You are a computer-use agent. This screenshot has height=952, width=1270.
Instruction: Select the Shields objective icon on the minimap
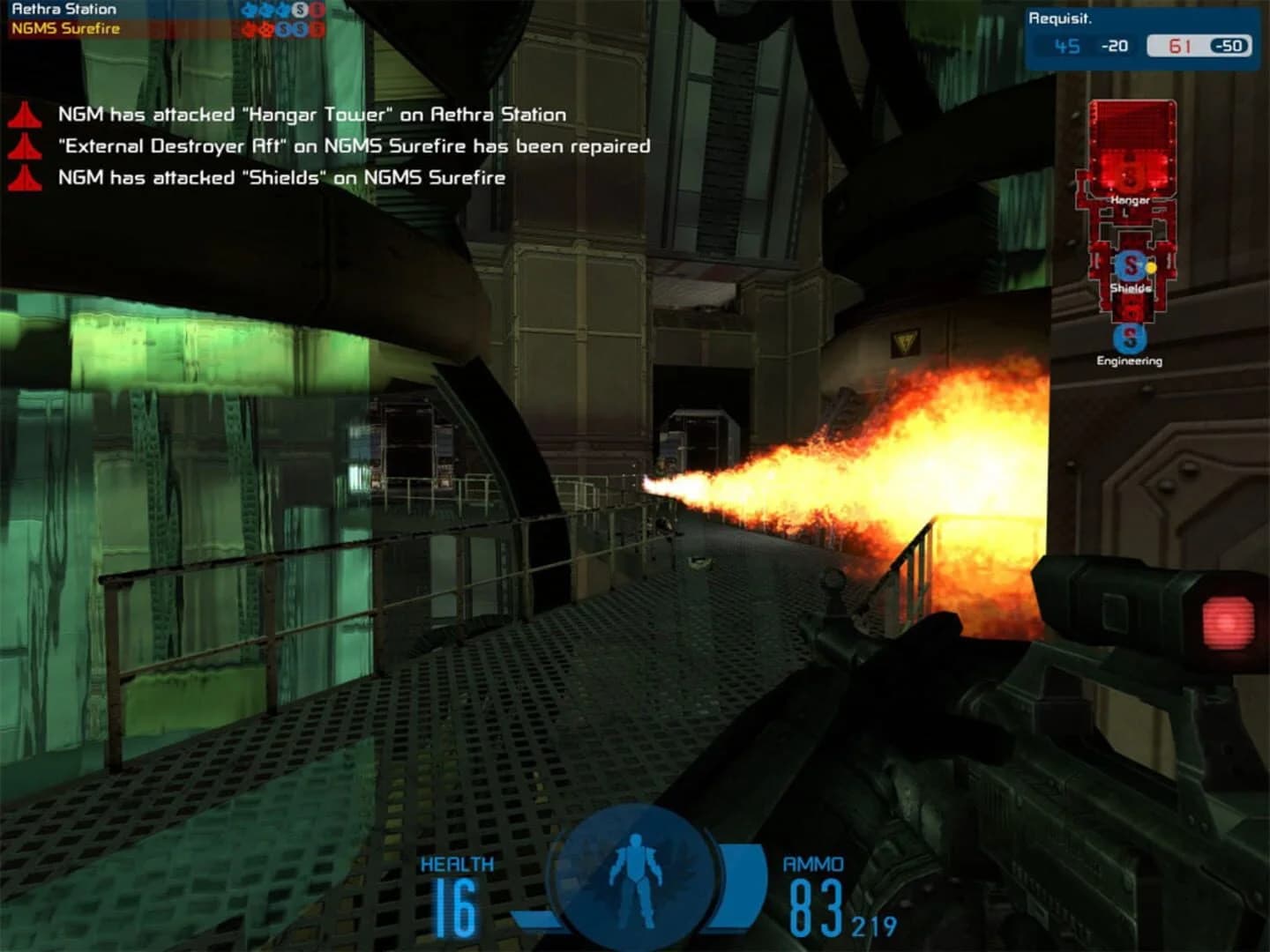1131,264
